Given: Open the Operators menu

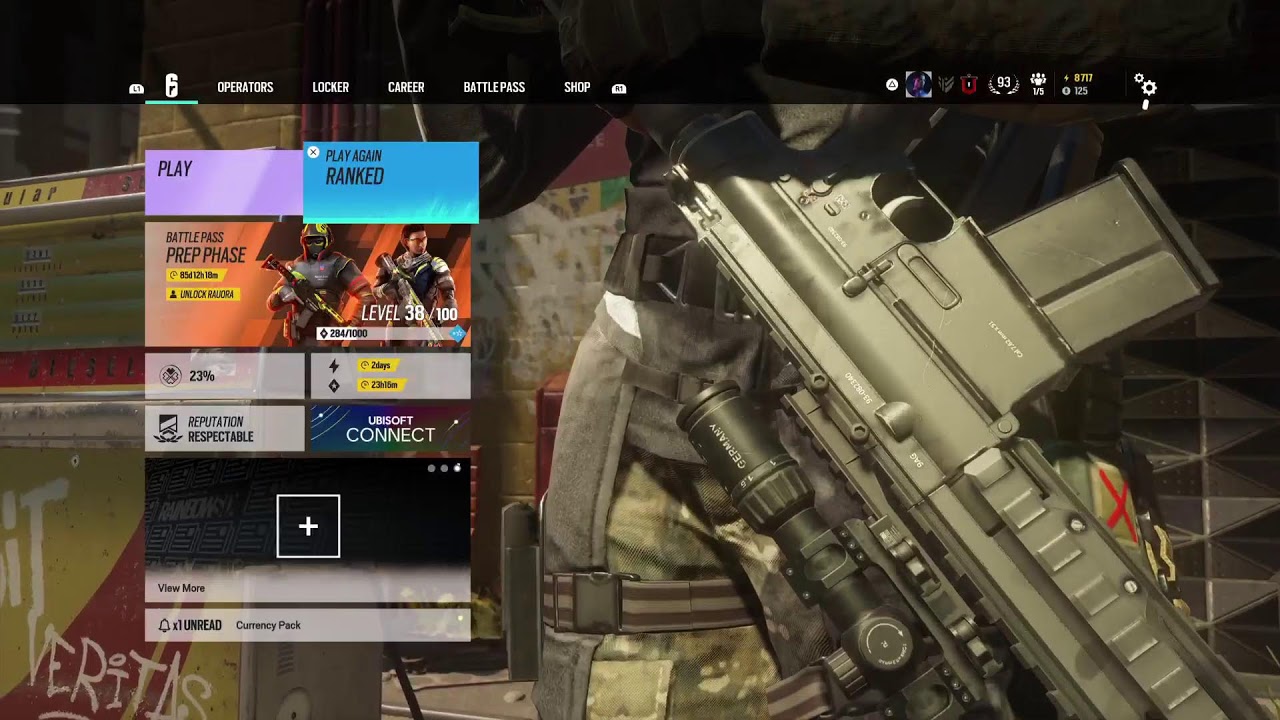Looking at the screenshot, I should coord(245,87).
